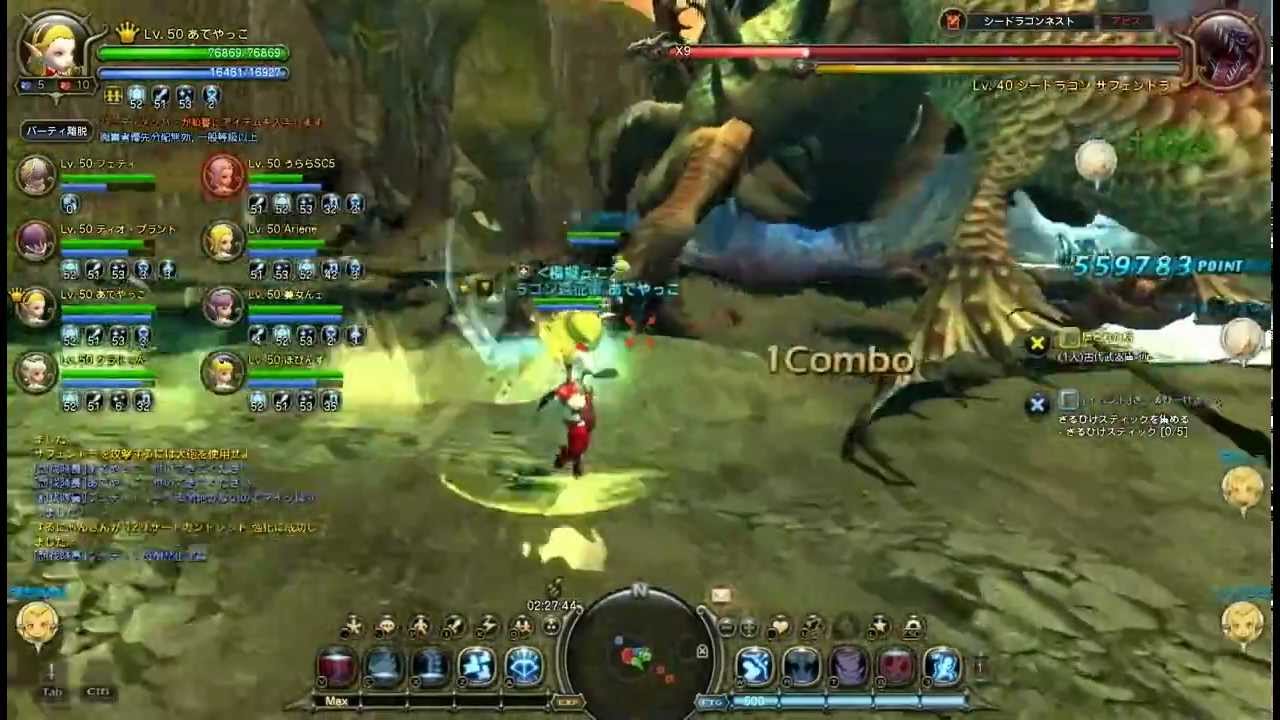Activate the glowing diamond skill on the hotbar
Image resolution: width=1280 pixels, height=720 pixels.
(x=527, y=665)
